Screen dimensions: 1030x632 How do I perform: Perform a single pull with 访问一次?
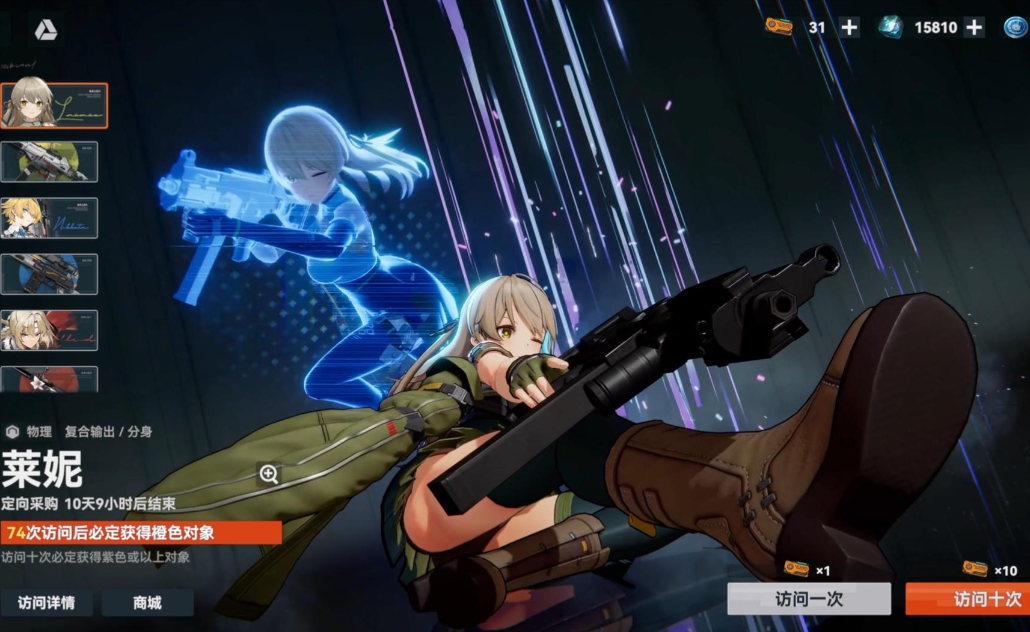[x=808, y=599]
